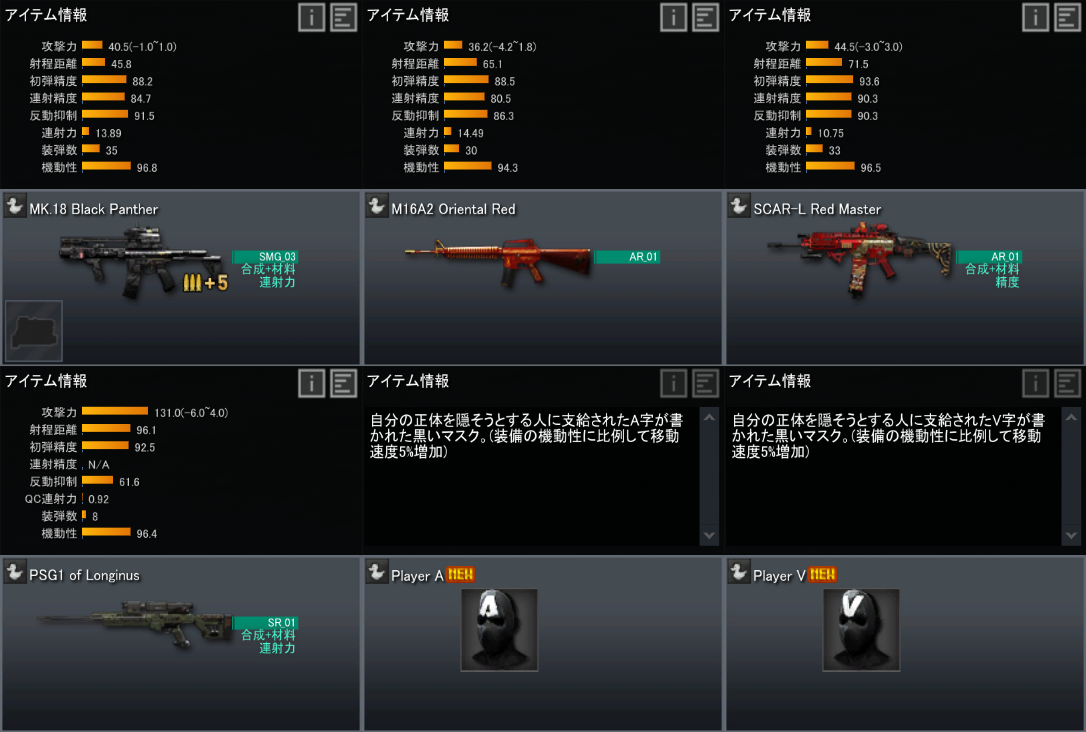Toggle the list view button above PSG1 stats
The image size is (1086, 732).
343,383
